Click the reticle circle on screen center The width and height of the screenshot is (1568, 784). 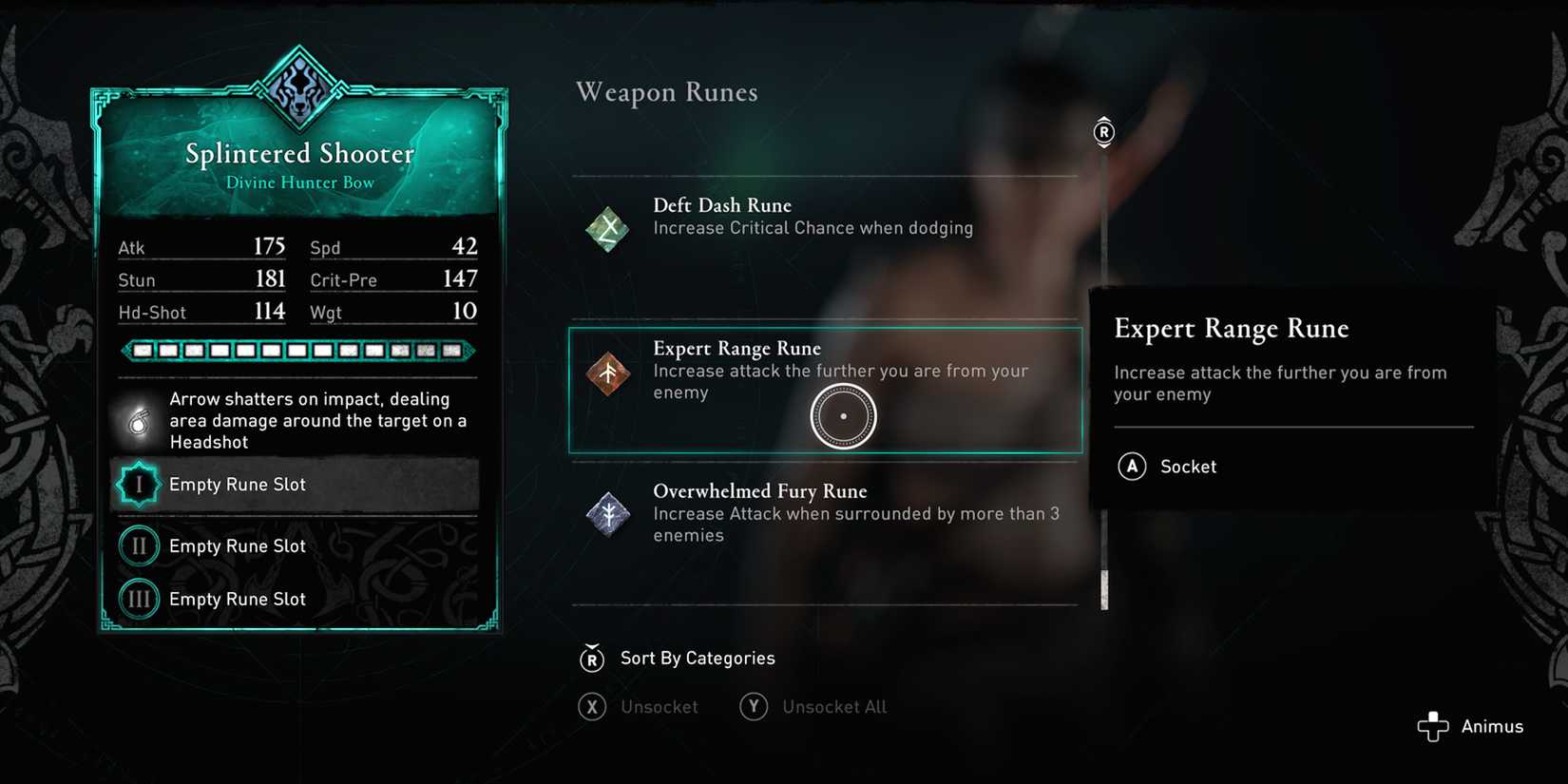(x=842, y=413)
